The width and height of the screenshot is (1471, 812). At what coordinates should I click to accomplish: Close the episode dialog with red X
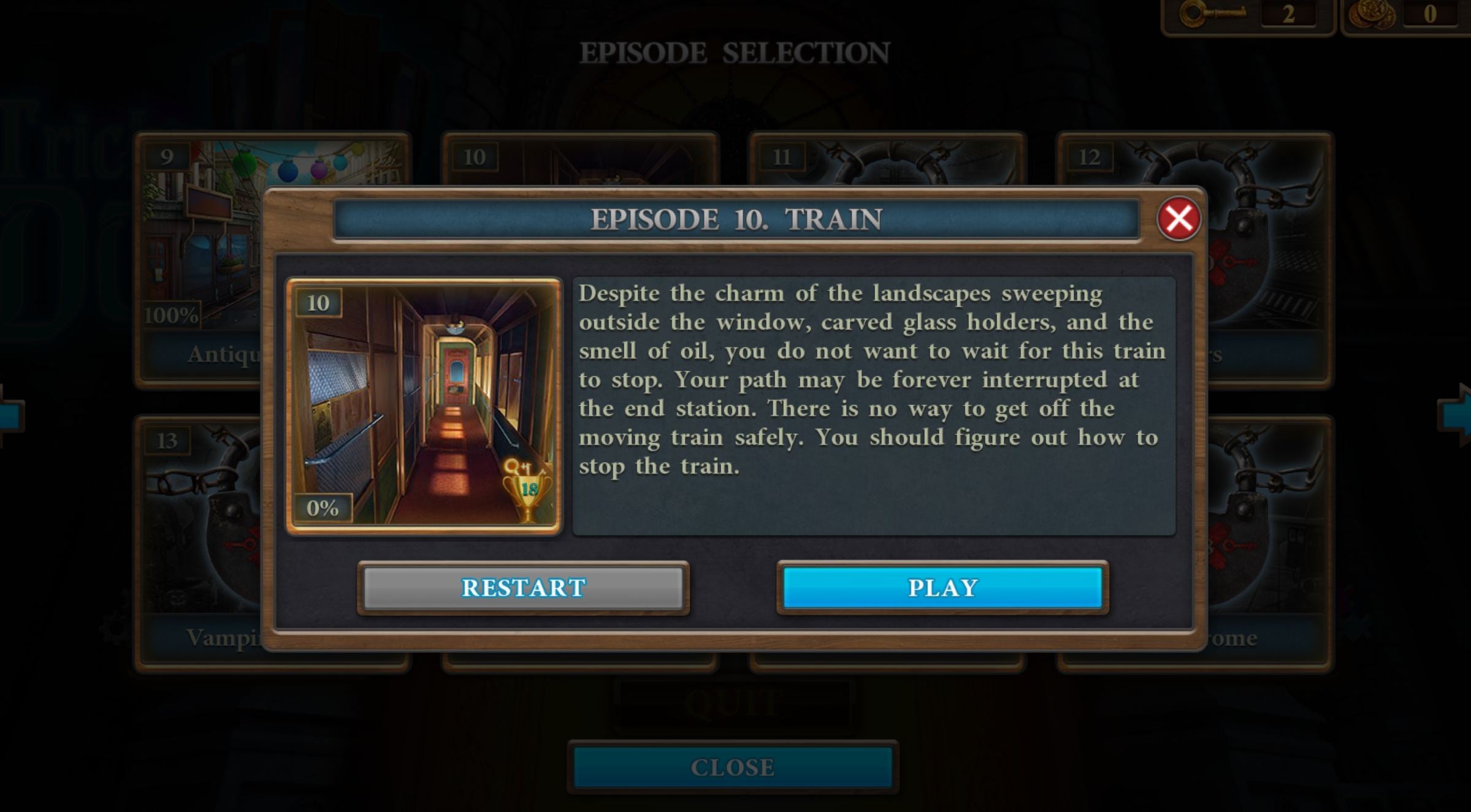point(1178,219)
